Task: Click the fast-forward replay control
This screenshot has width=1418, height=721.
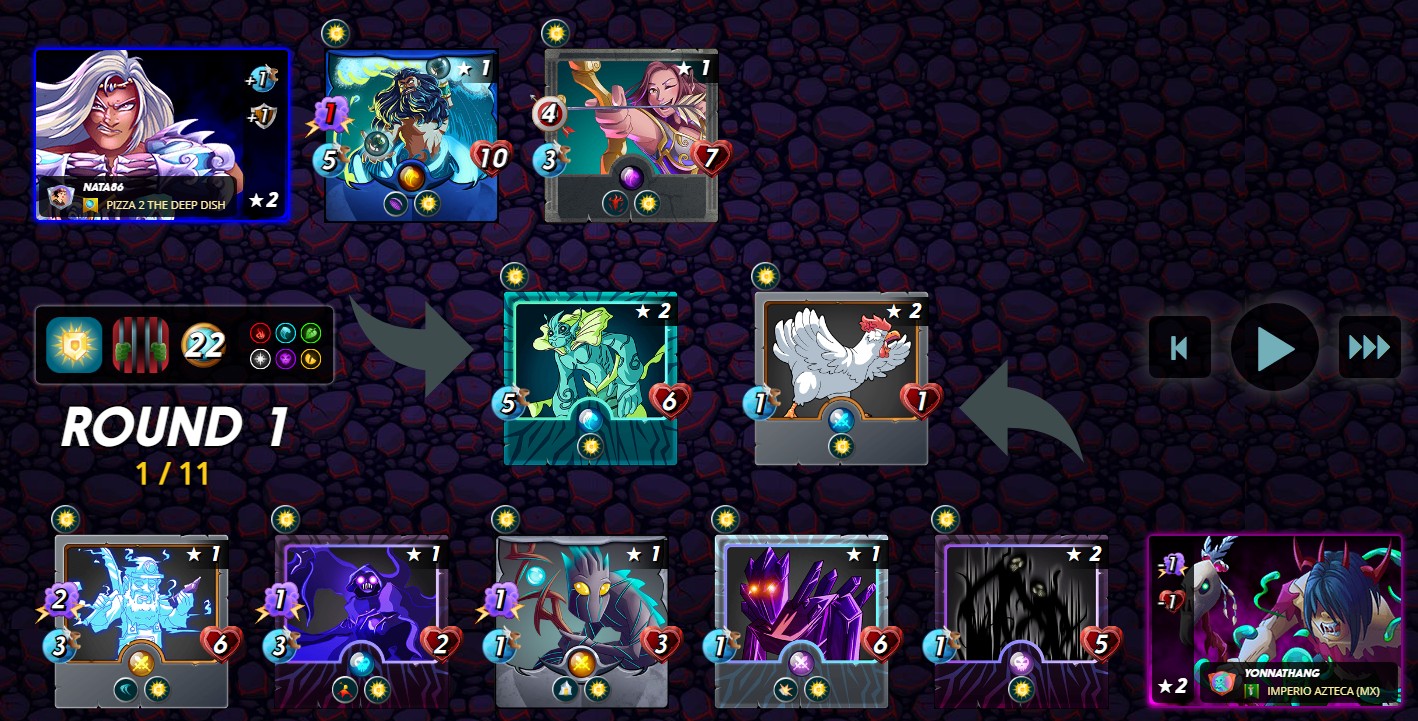Action: (1369, 347)
